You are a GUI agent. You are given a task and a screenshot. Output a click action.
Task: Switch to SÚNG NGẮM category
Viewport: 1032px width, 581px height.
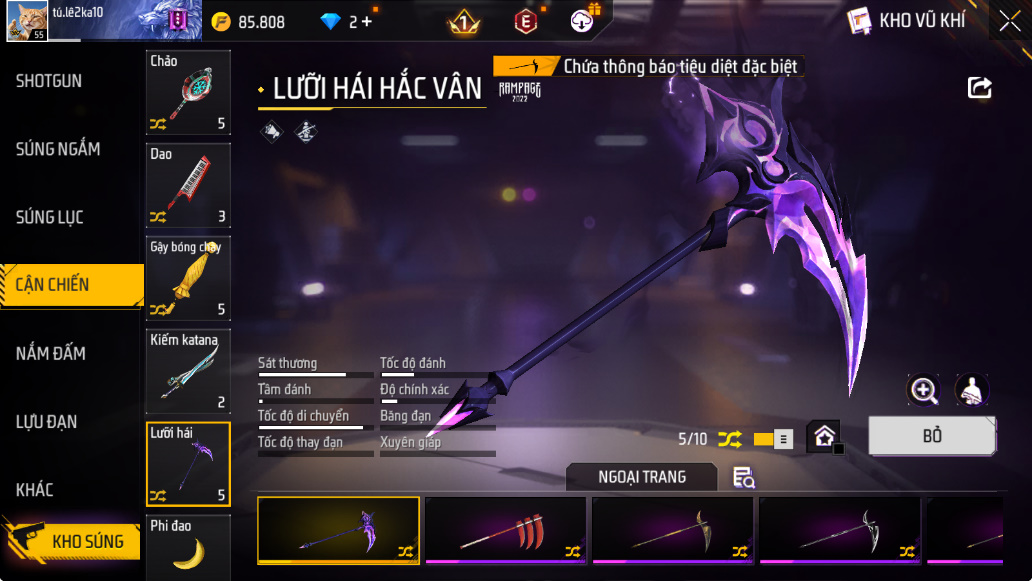click(58, 149)
